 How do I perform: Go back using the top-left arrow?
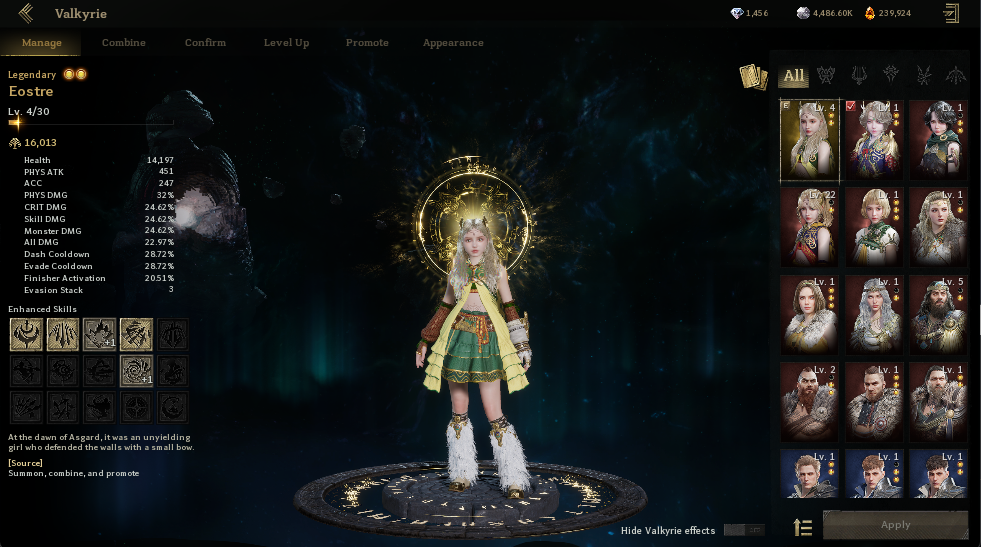[x=26, y=13]
